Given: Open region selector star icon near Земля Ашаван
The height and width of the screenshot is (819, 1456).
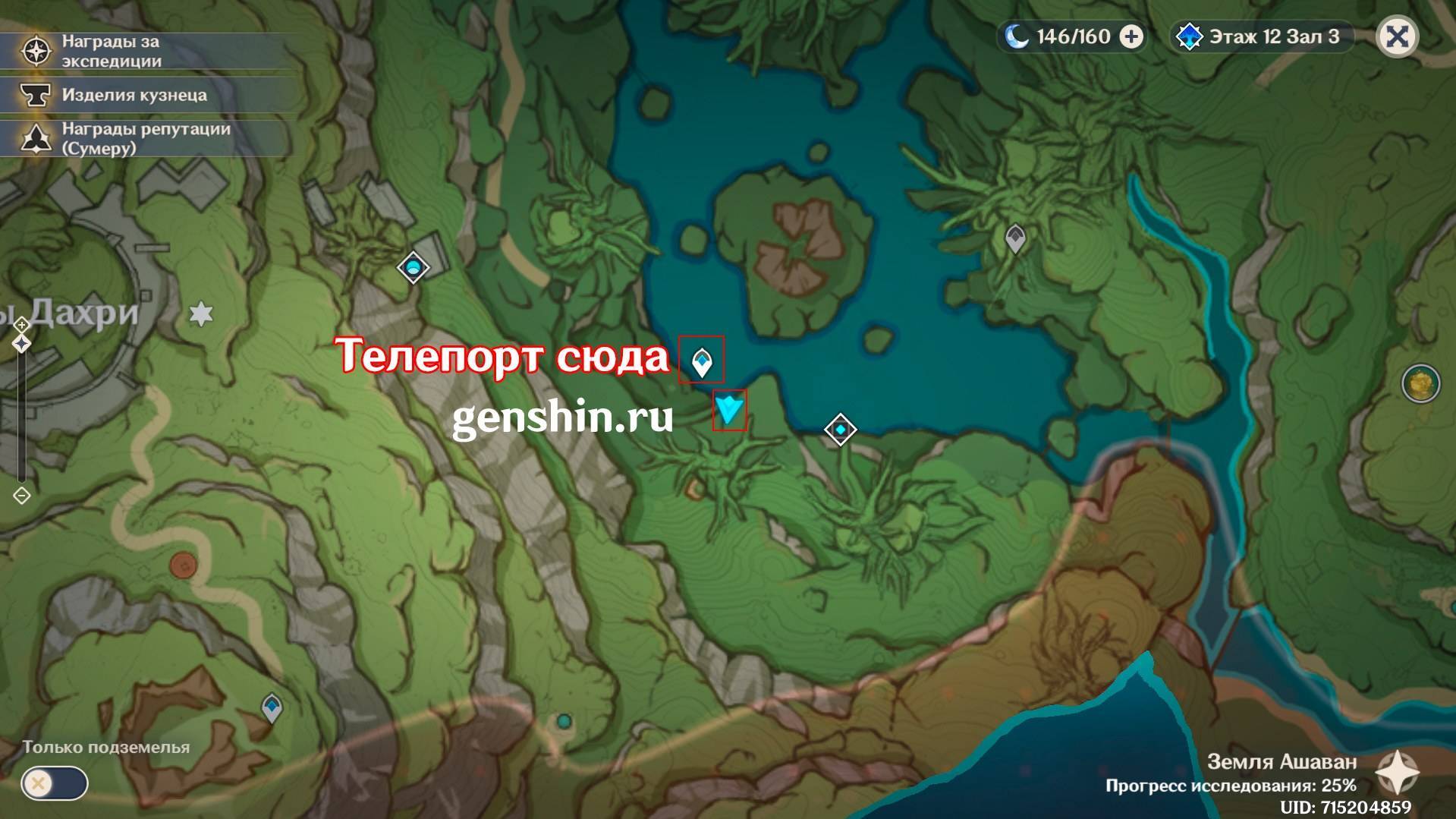Looking at the screenshot, I should coord(1398,772).
